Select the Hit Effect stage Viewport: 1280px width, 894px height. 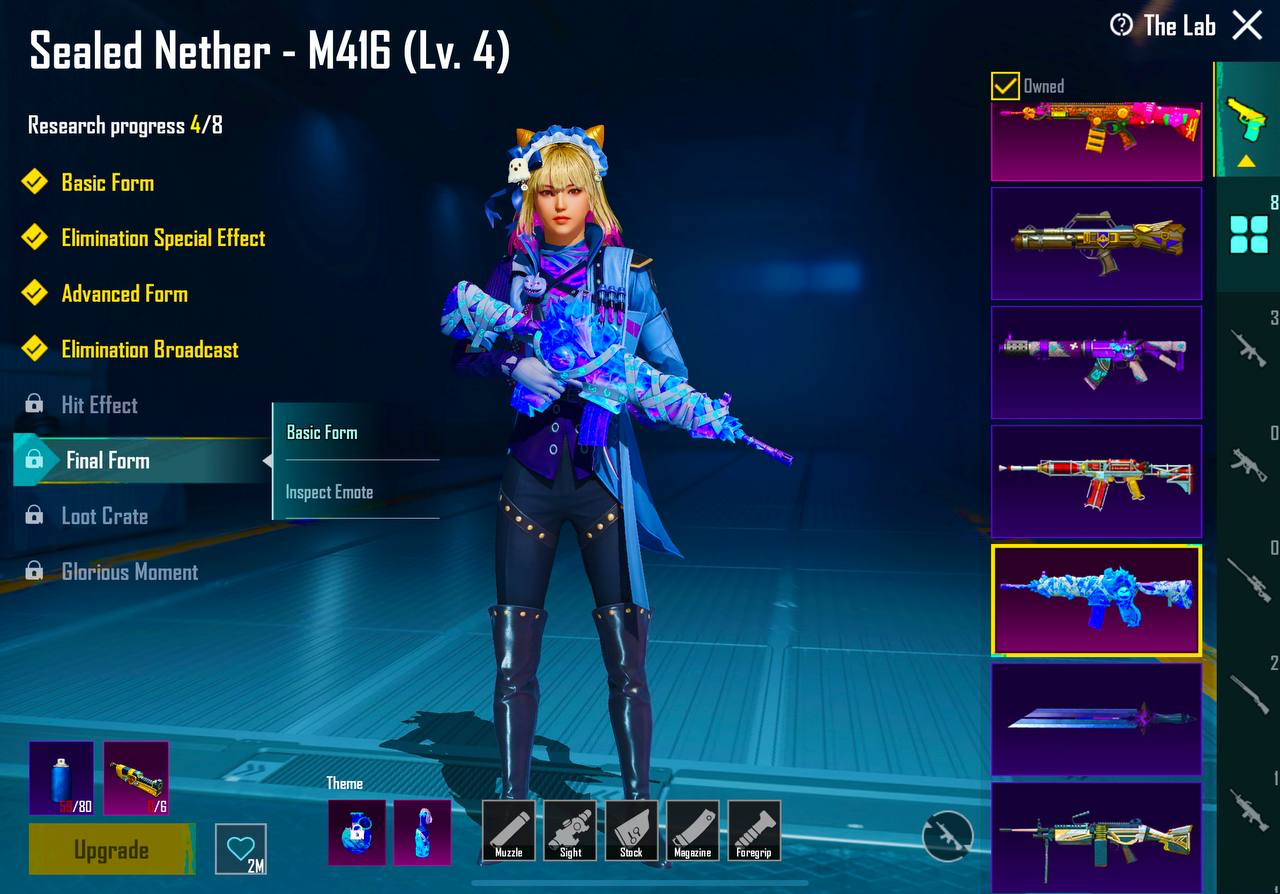[99, 405]
